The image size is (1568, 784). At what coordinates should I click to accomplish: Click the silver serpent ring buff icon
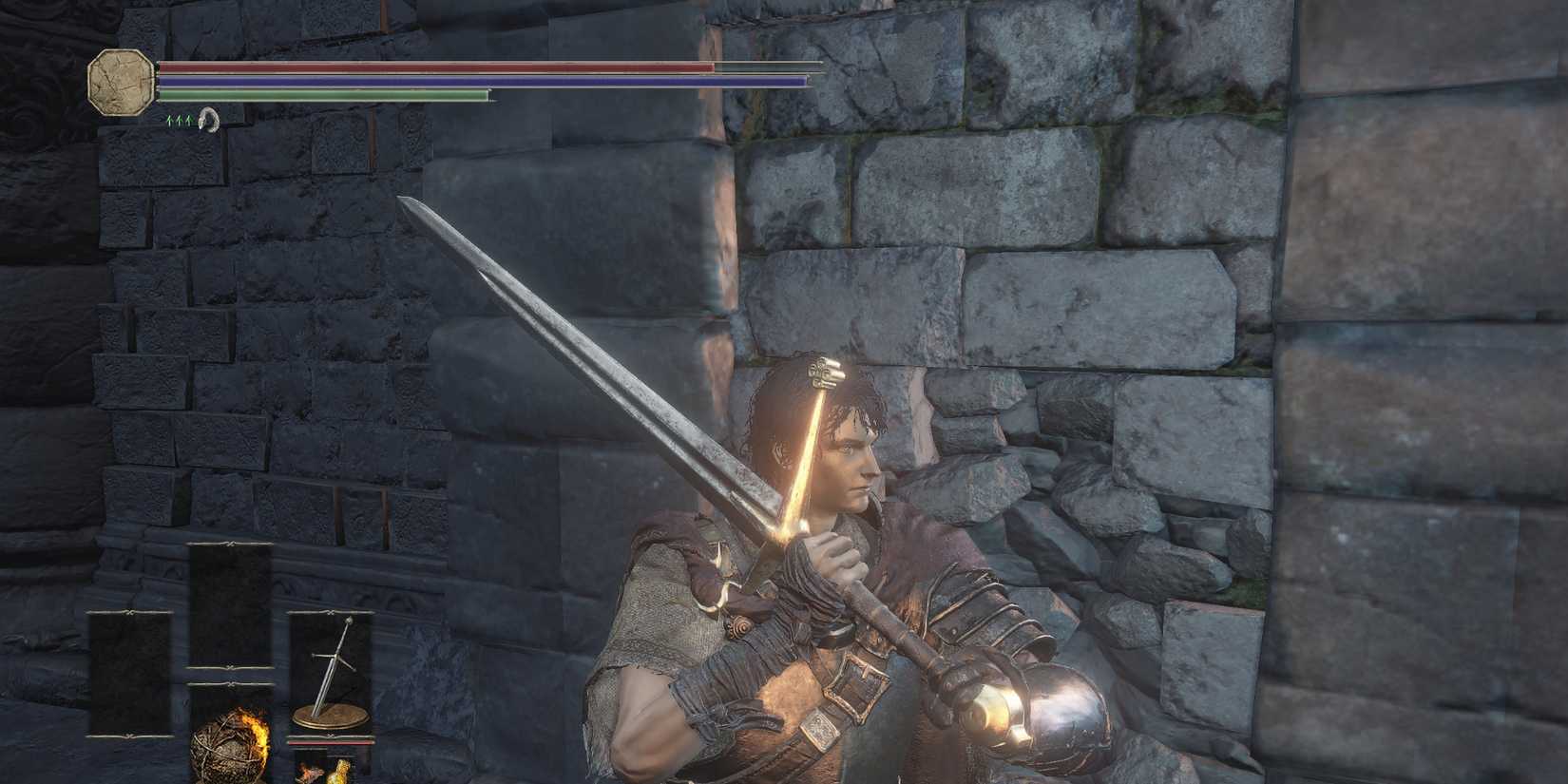207,122
